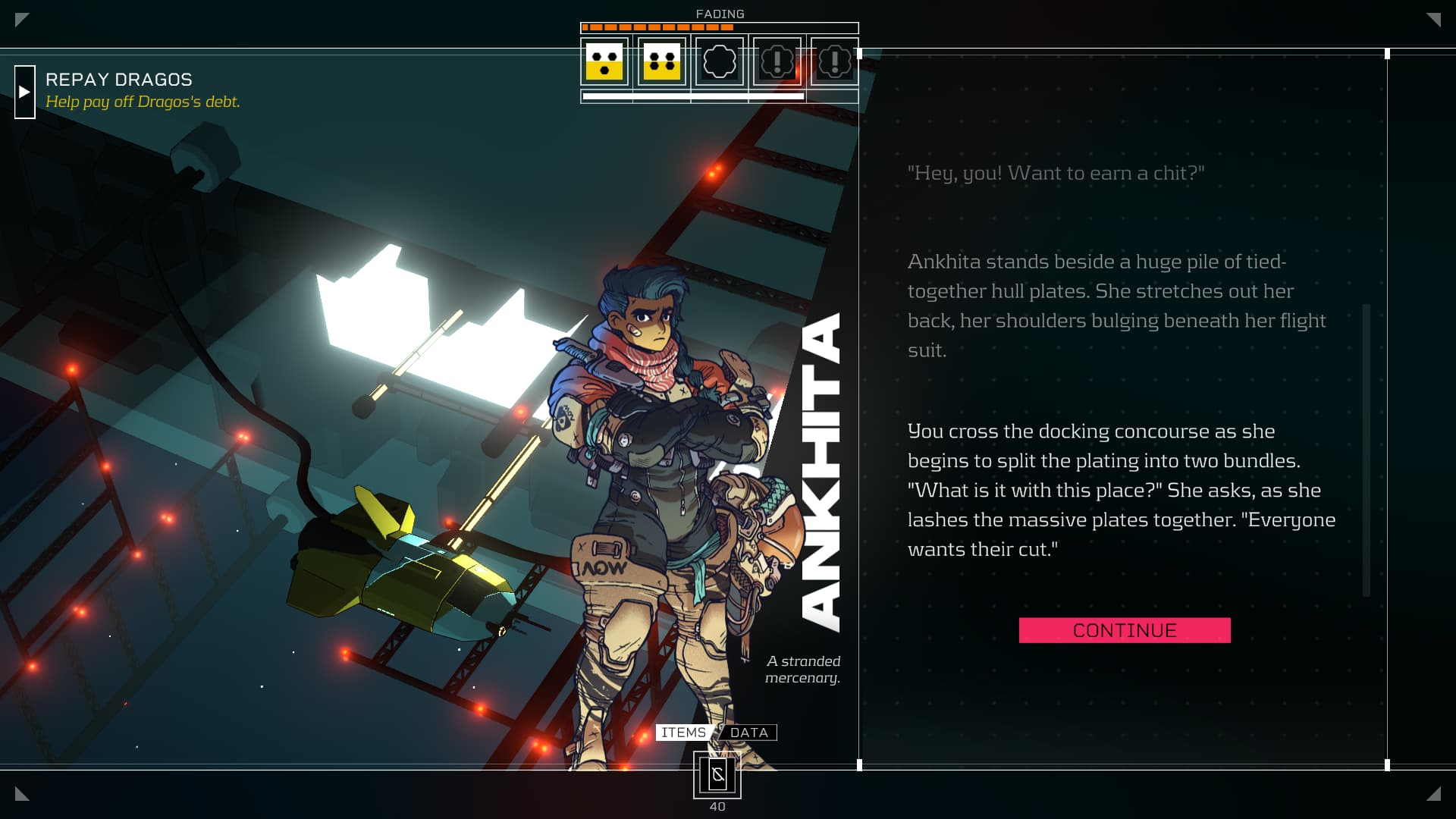The width and height of the screenshot is (1456, 819).
Task: Select the five-pip yellow die
Action: point(604,61)
